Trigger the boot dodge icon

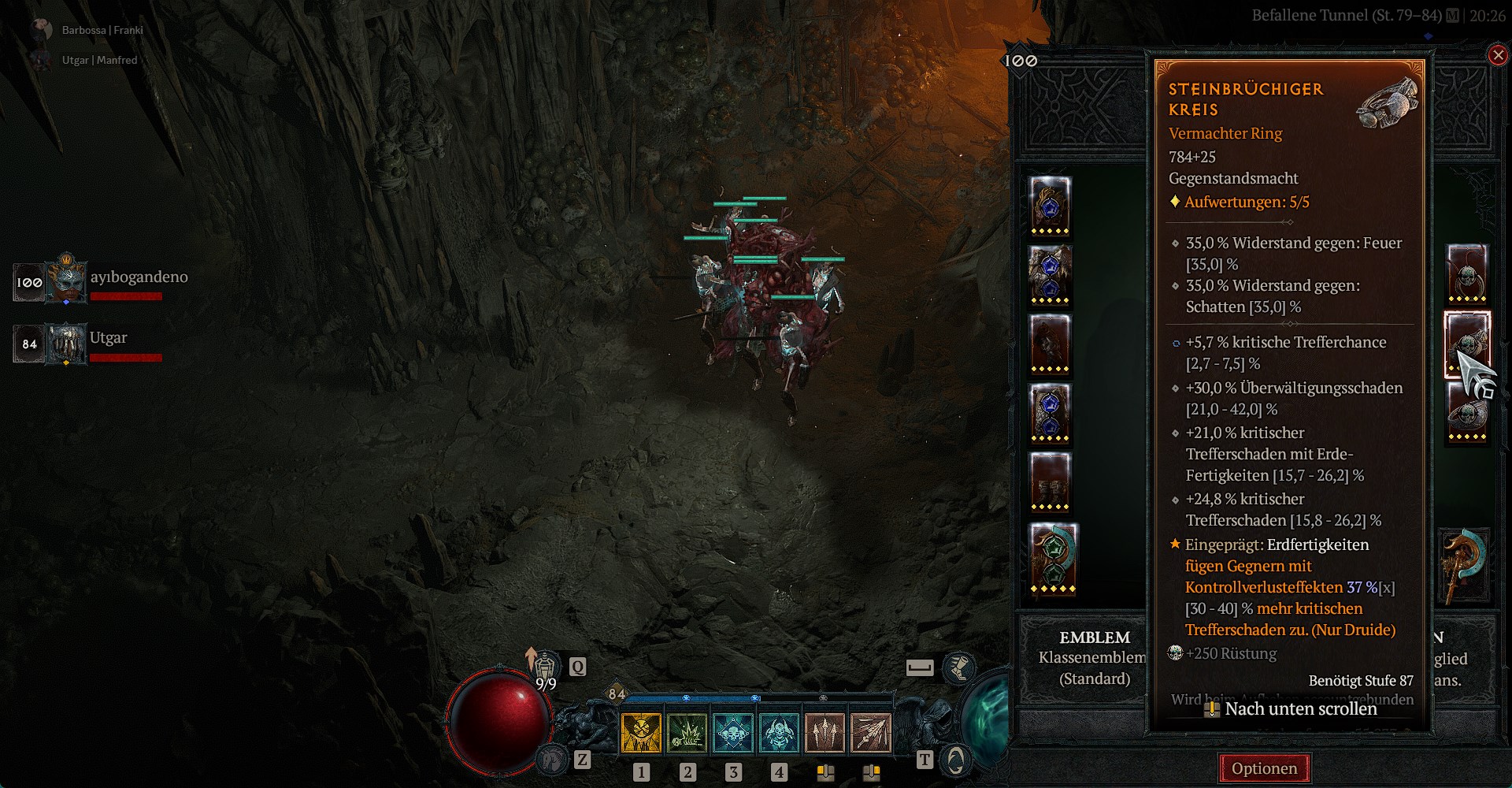958,668
